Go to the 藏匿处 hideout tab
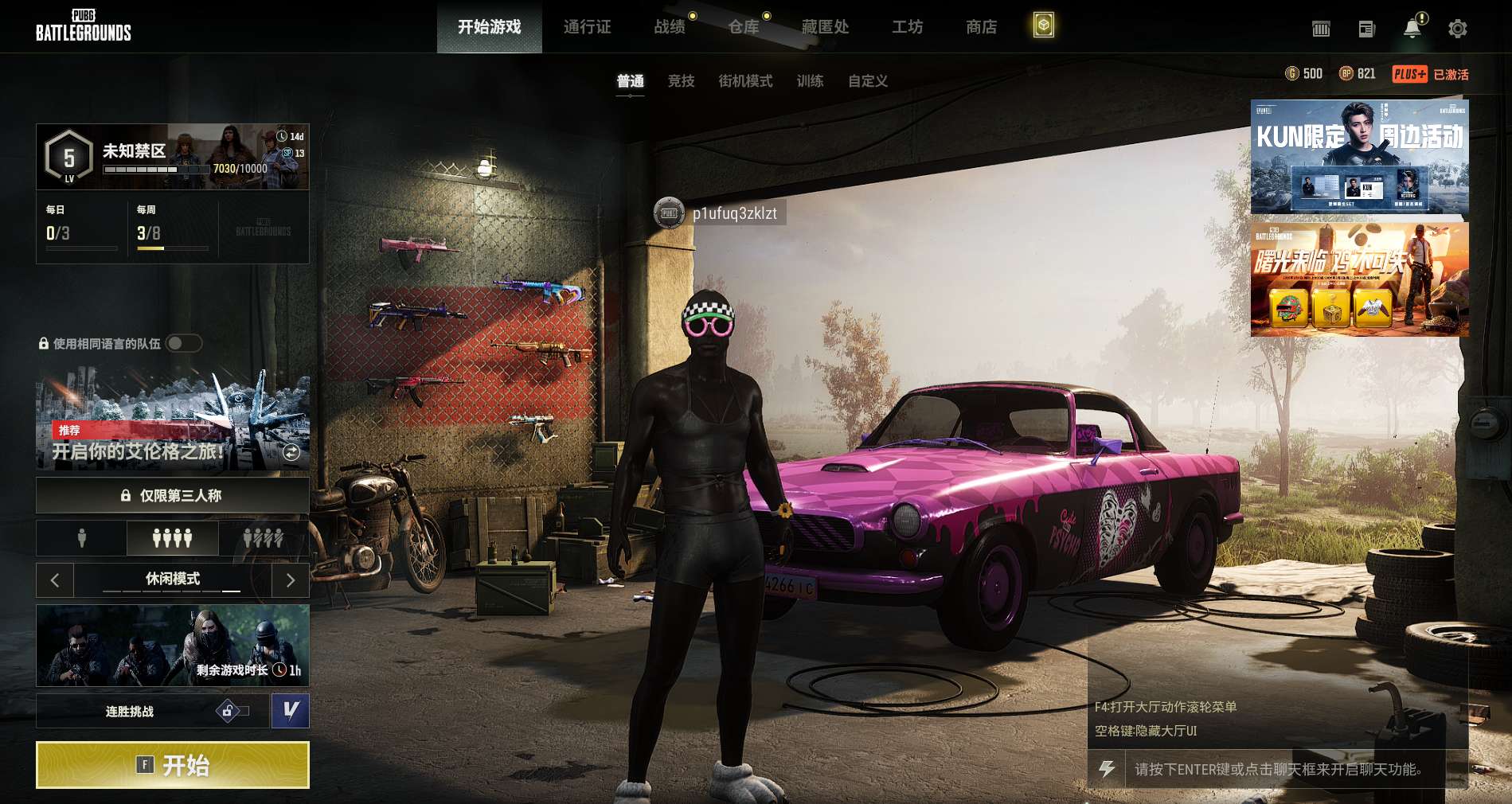Screen dimensions: 1512x804 click(x=825, y=27)
